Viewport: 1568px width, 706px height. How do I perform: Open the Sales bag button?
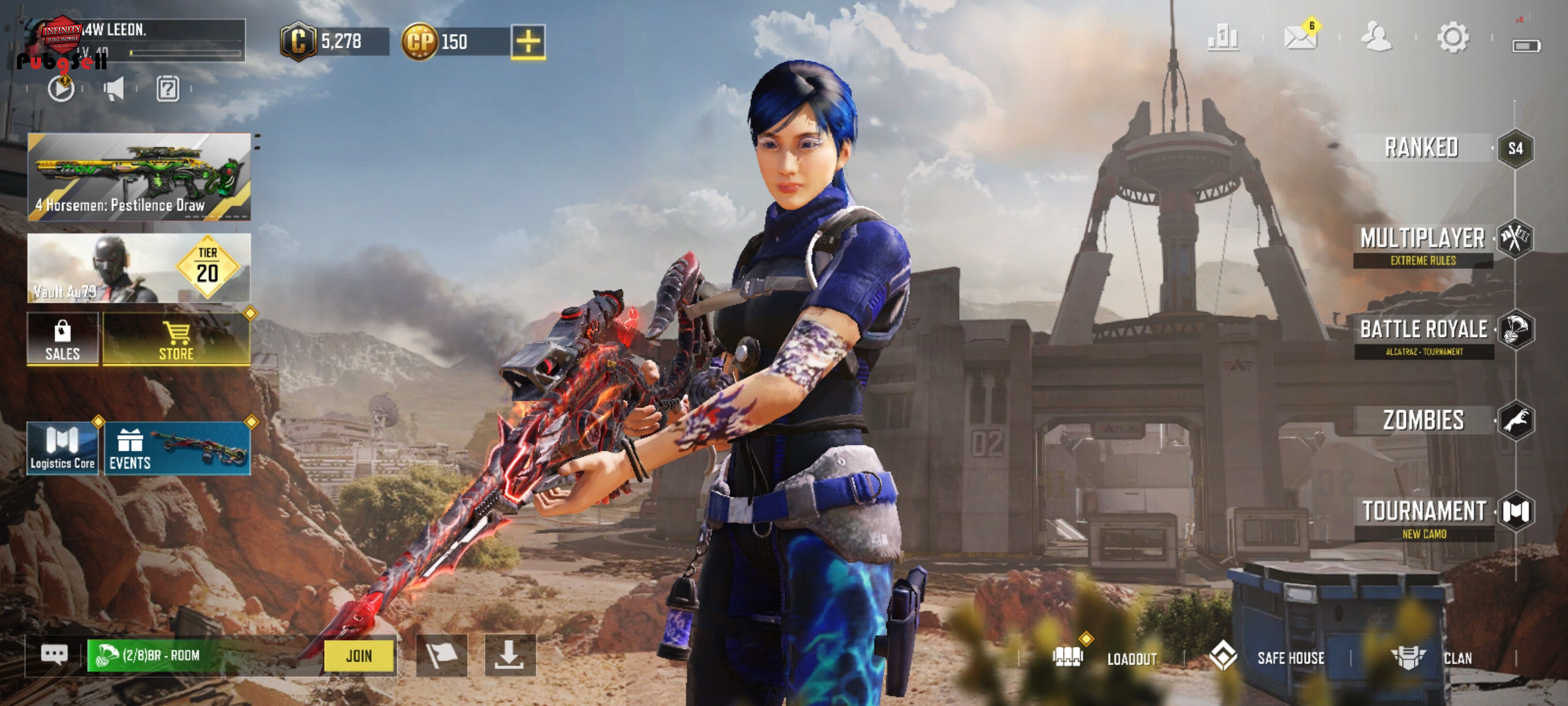click(x=63, y=339)
